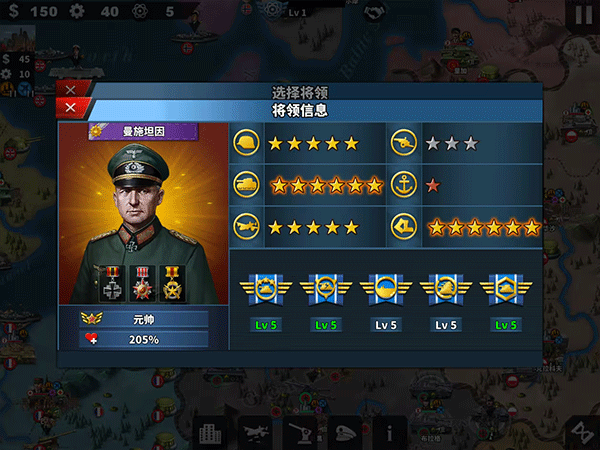The height and width of the screenshot is (450, 600).
Task: Select the field artillery rating icon
Action: 404,143
